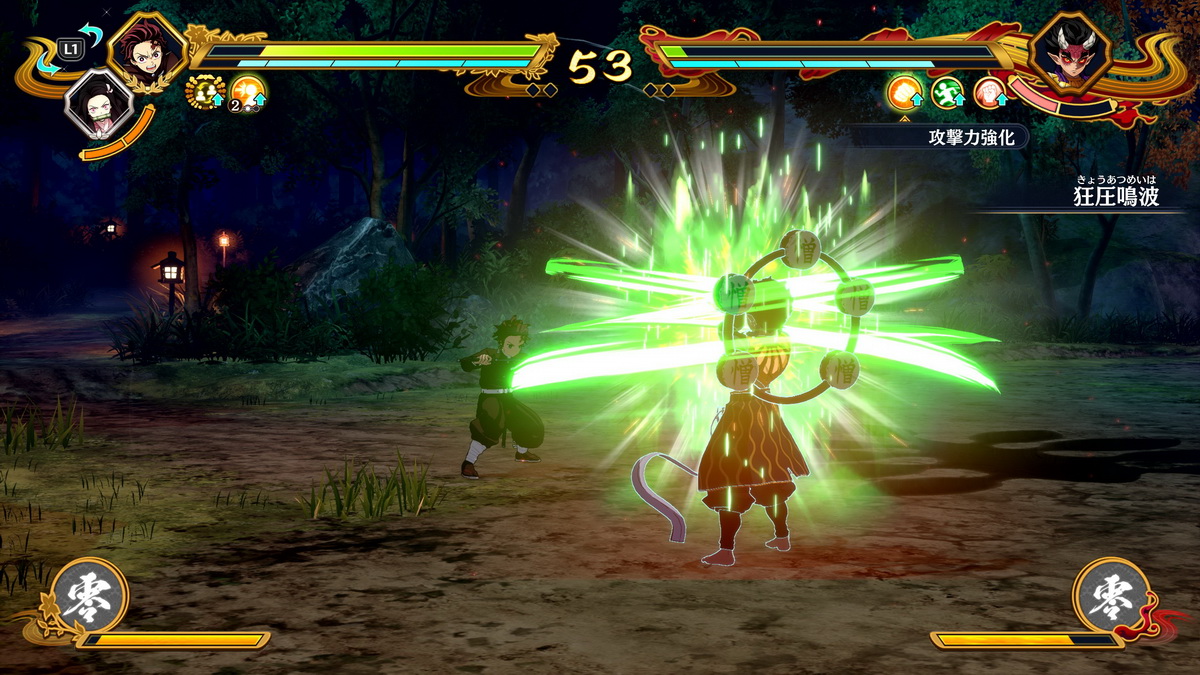Select the orange fist attack-boost icon
Image resolution: width=1200 pixels, height=675 pixels.
point(904,93)
